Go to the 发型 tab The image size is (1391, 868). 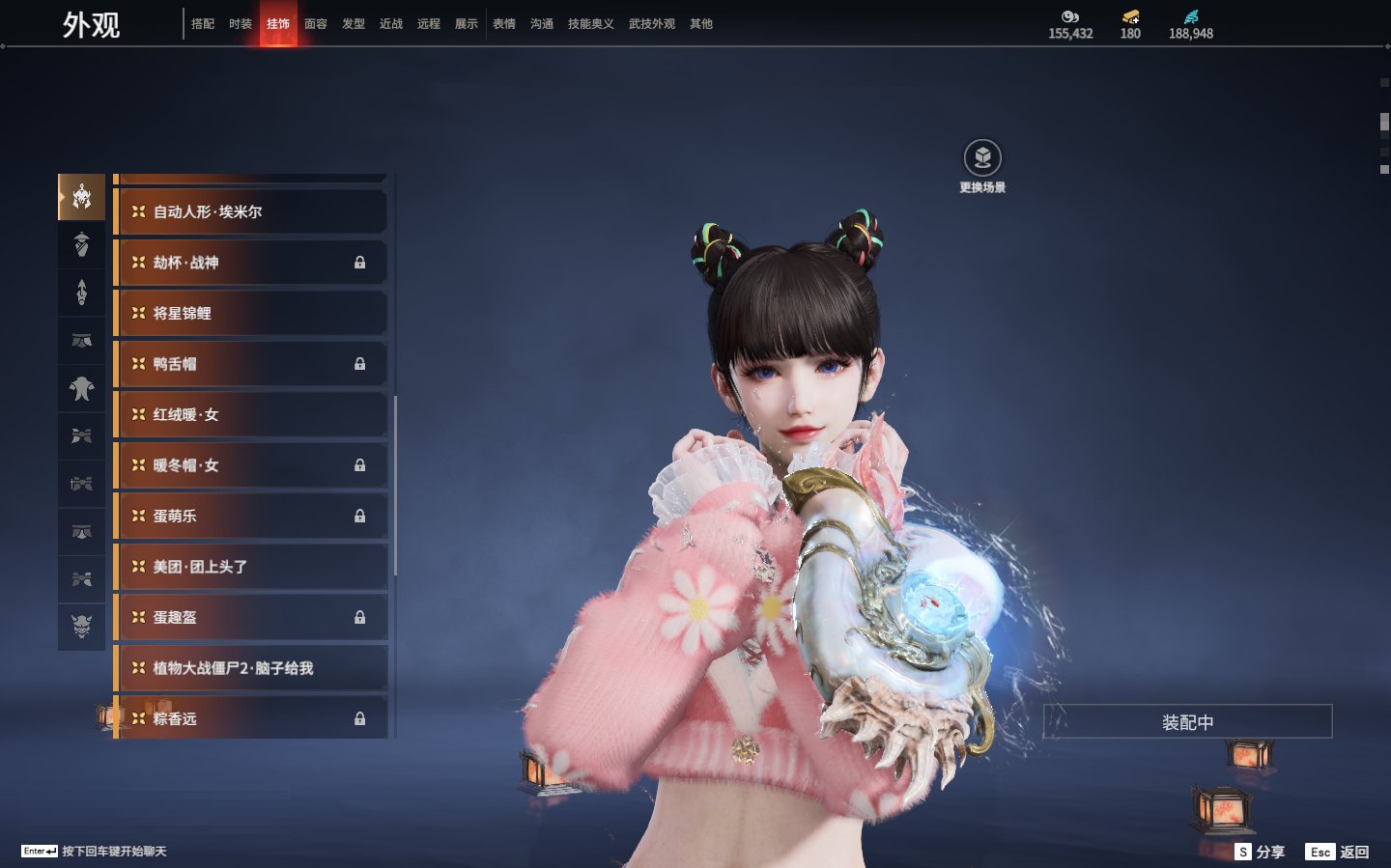(x=354, y=24)
